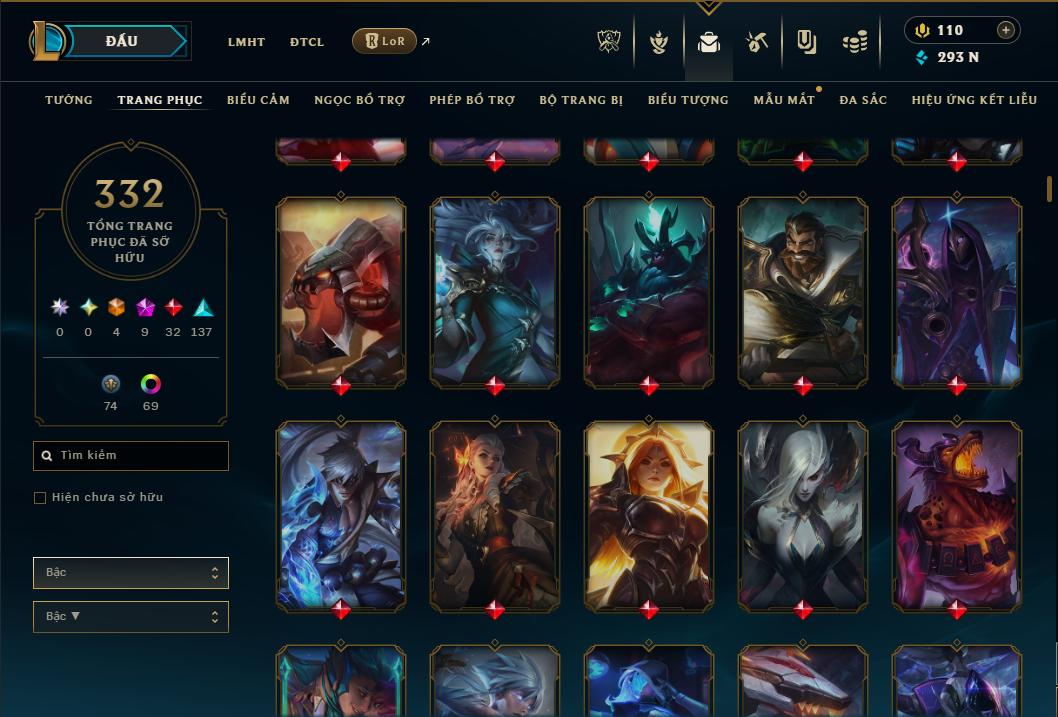This screenshot has height=717, width=1058.
Task: Switch to the TƯỚNG tab
Action: pyautogui.click(x=69, y=100)
